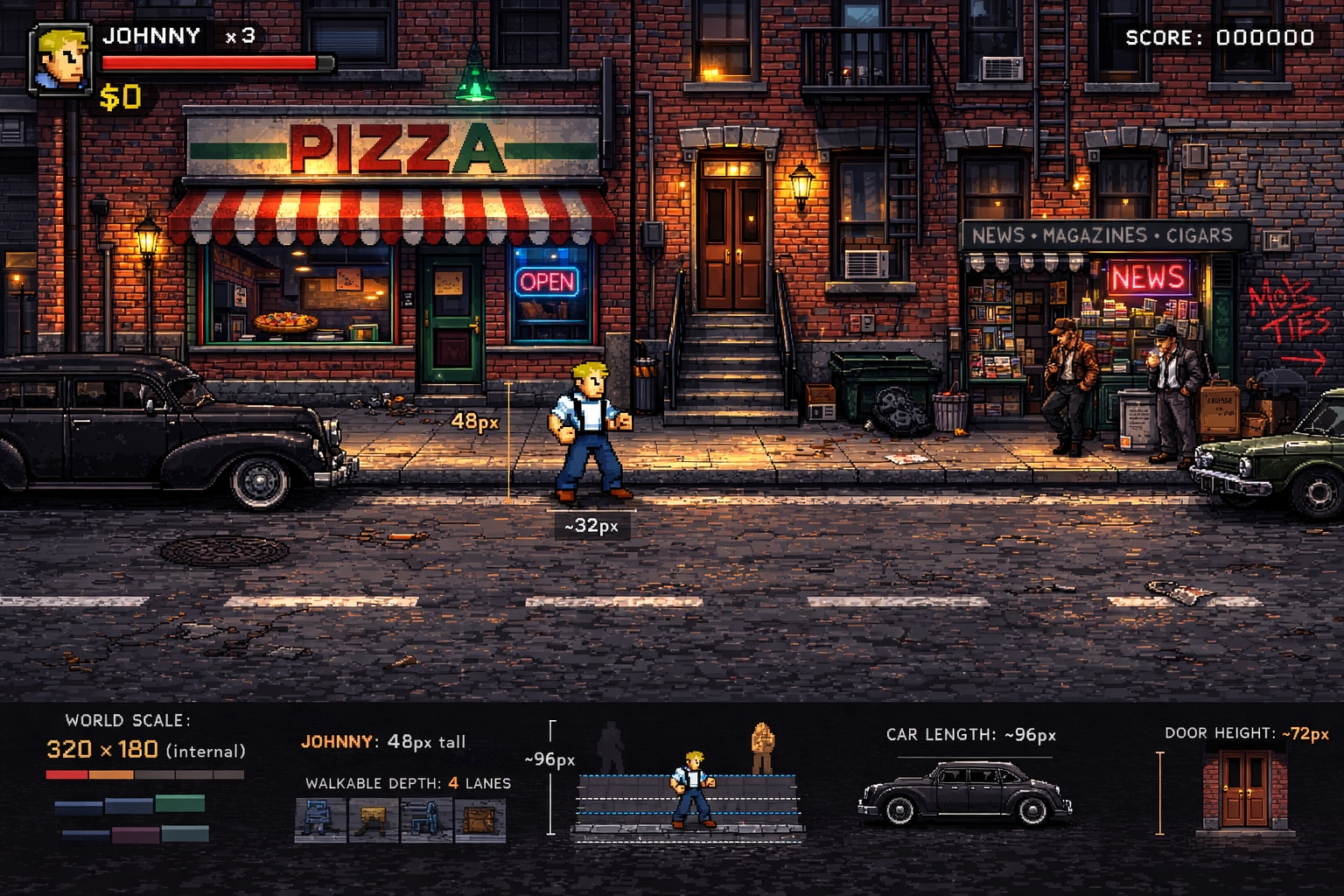Click Johnny's character portrait

60,59
